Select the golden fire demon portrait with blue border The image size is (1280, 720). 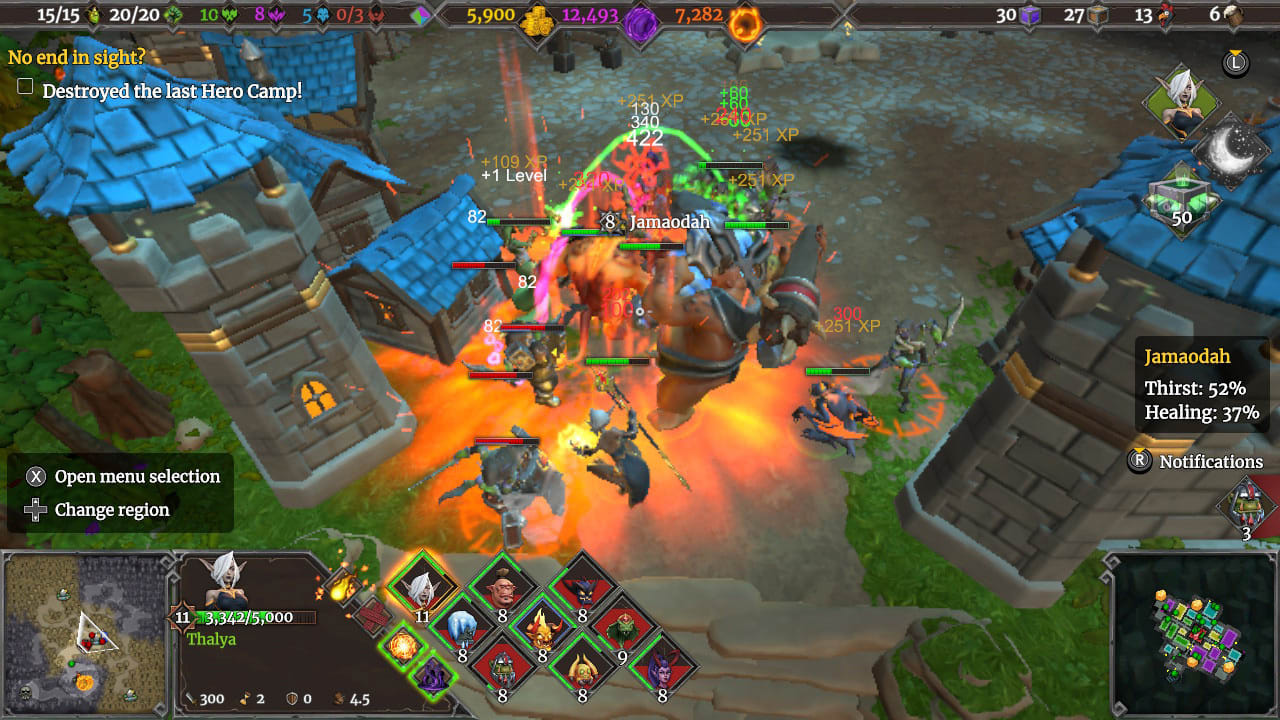click(541, 632)
